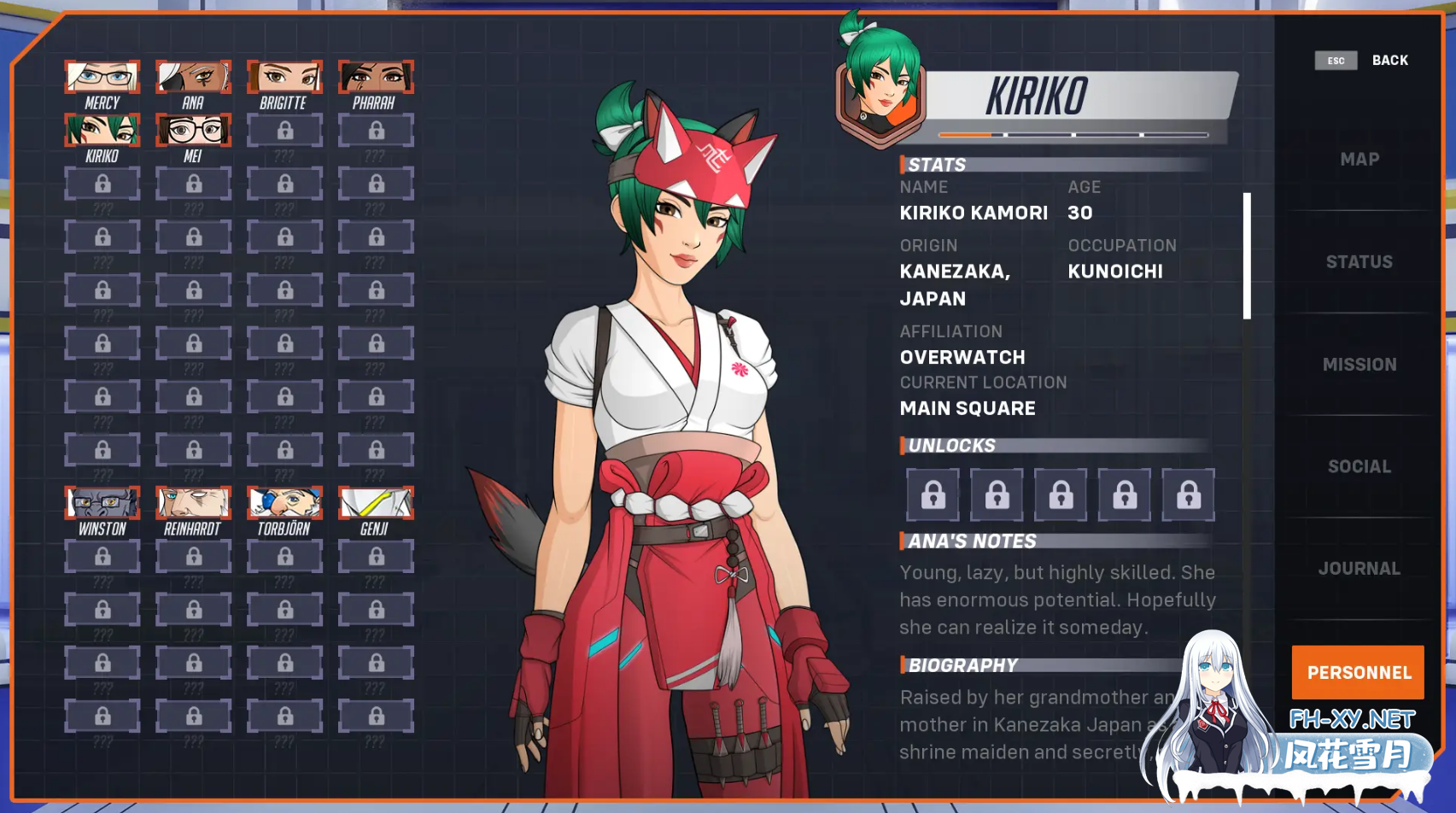The image size is (1456, 813).
Task: Open the Social tab
Action: [x=1358, y=466]
